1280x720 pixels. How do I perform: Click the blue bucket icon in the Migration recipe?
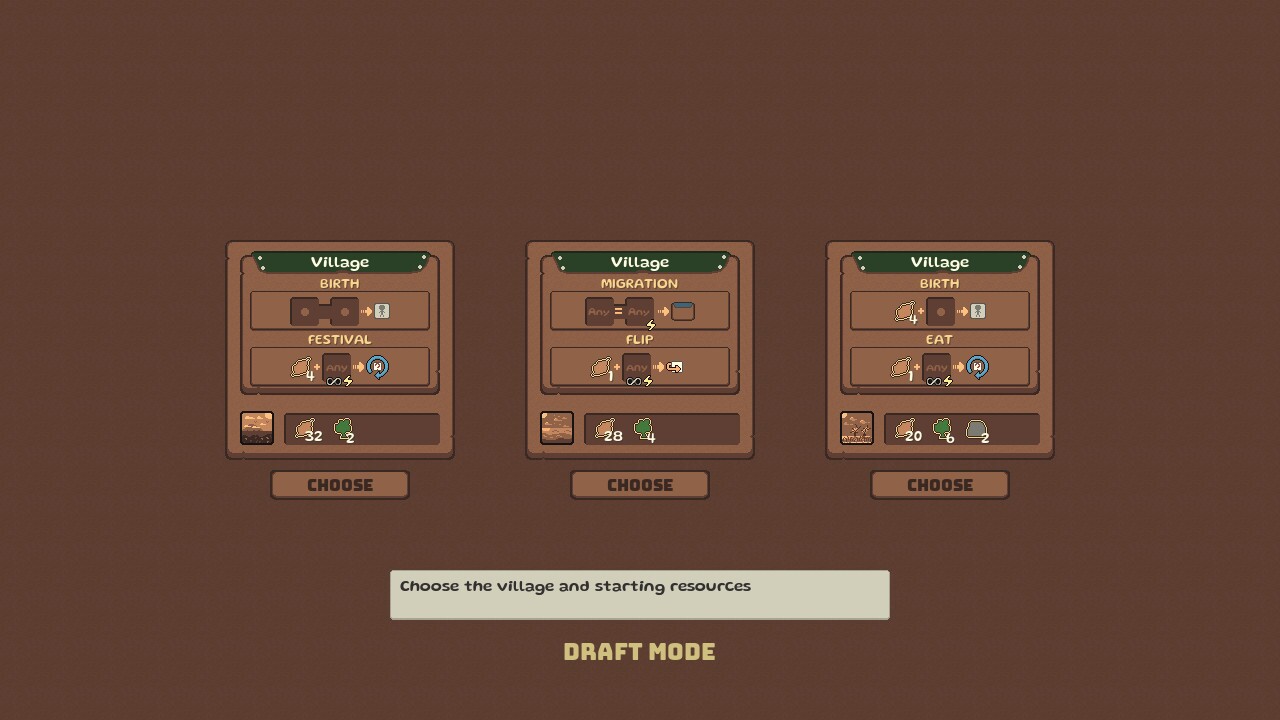click(x=683, y=310)
